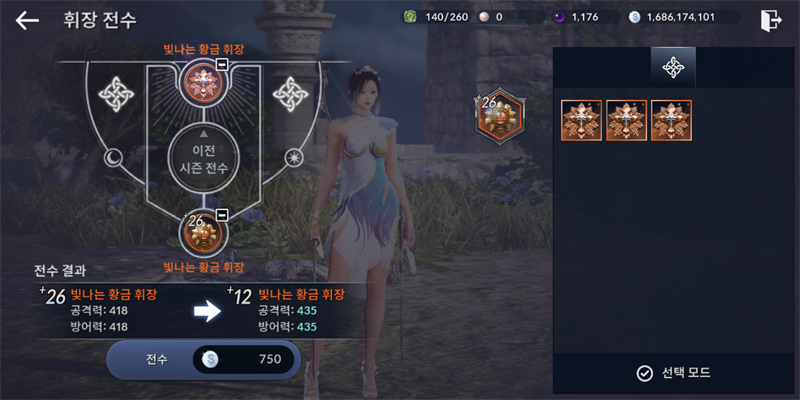
Task: Toggle 선택 모드 selection mode
Action: click(674, 373)
